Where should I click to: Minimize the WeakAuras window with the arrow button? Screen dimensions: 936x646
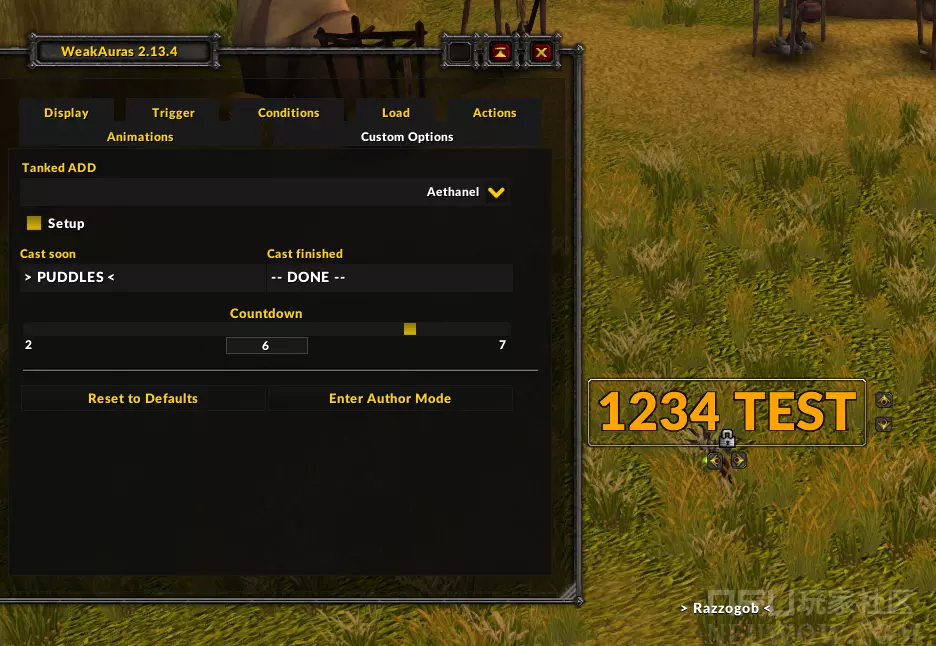pos(501,52)
